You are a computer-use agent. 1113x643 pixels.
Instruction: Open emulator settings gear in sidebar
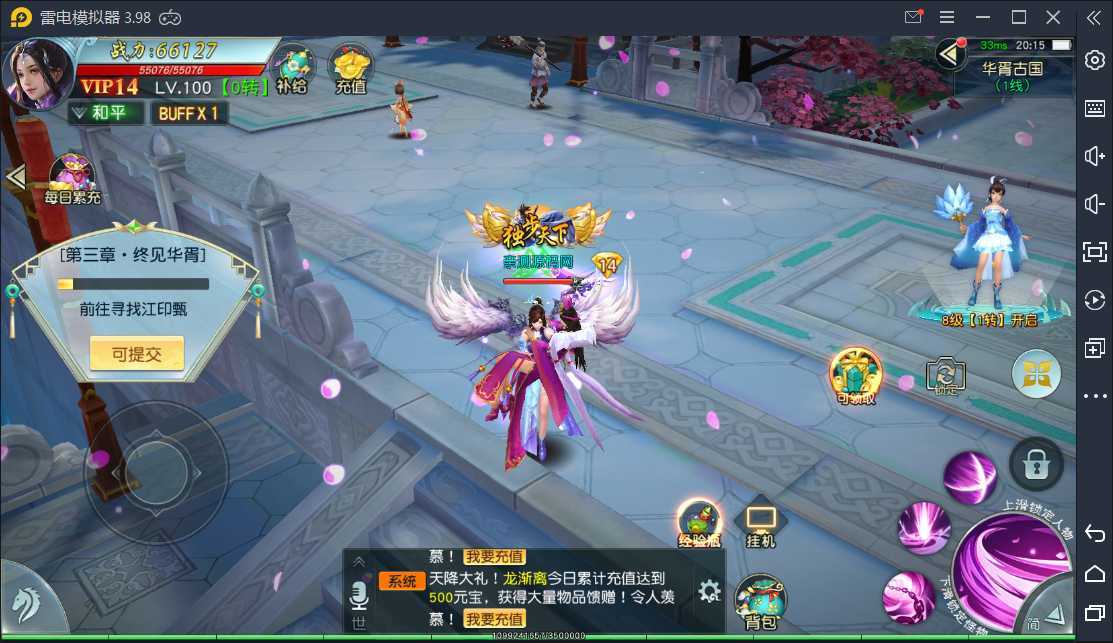tap(1094, 59)
